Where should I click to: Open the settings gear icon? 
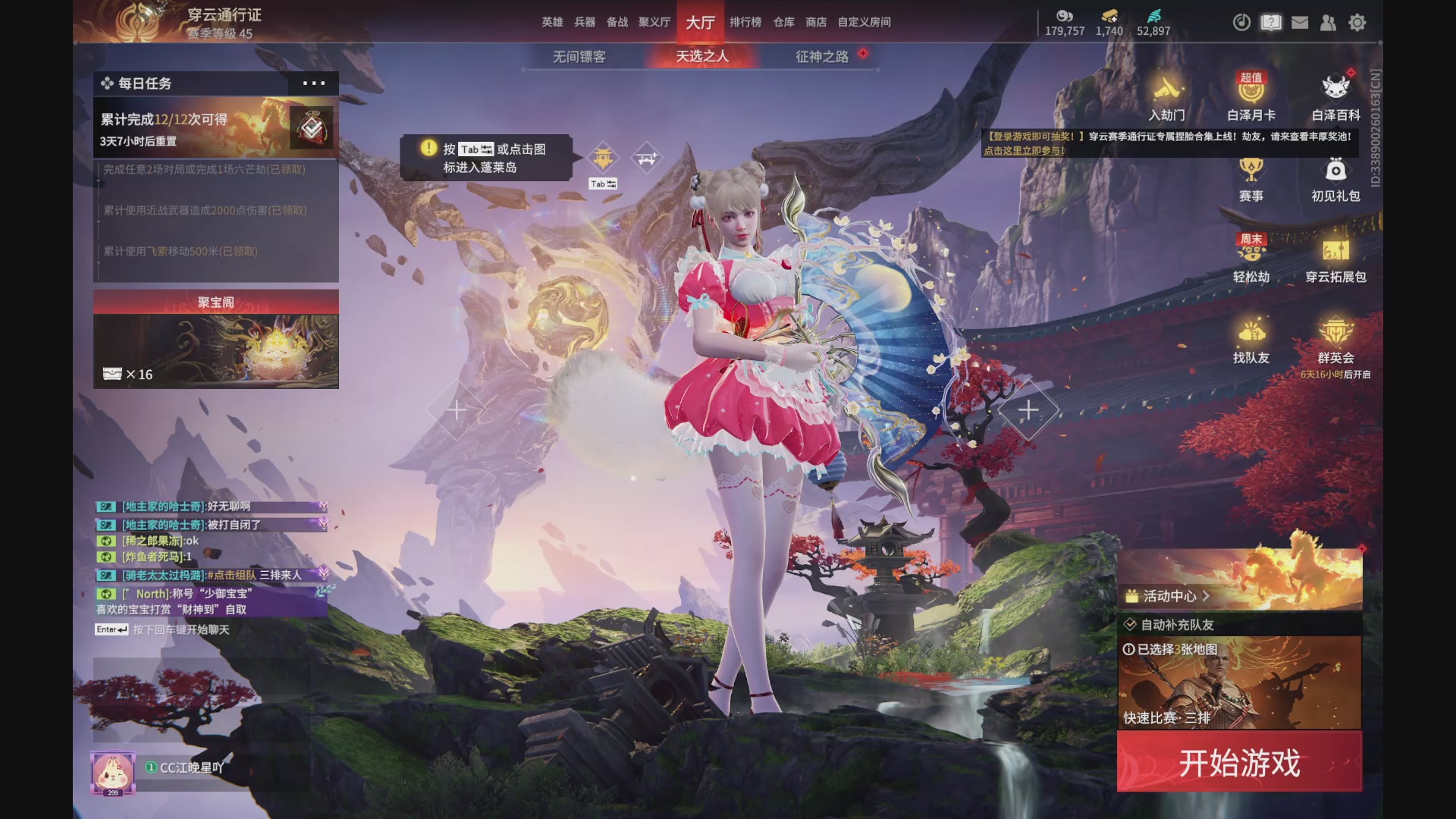(1357, 23)
